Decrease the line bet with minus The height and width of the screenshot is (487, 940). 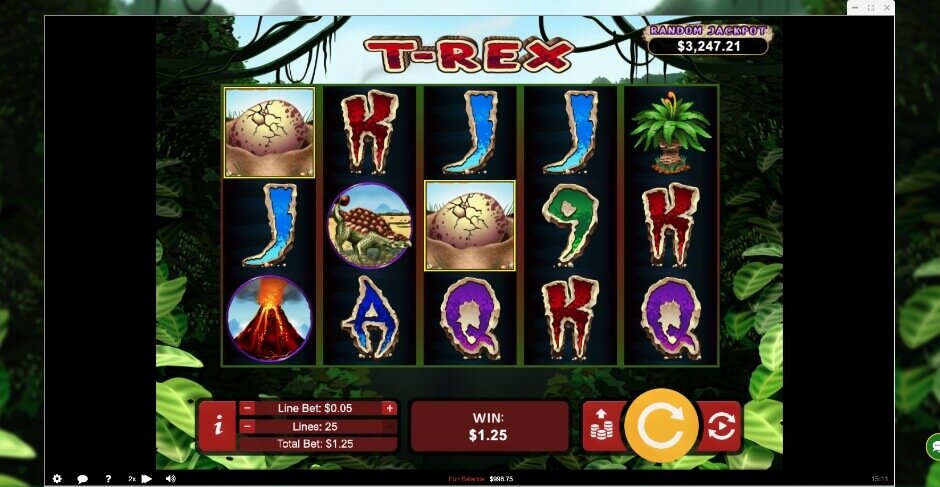247,408
